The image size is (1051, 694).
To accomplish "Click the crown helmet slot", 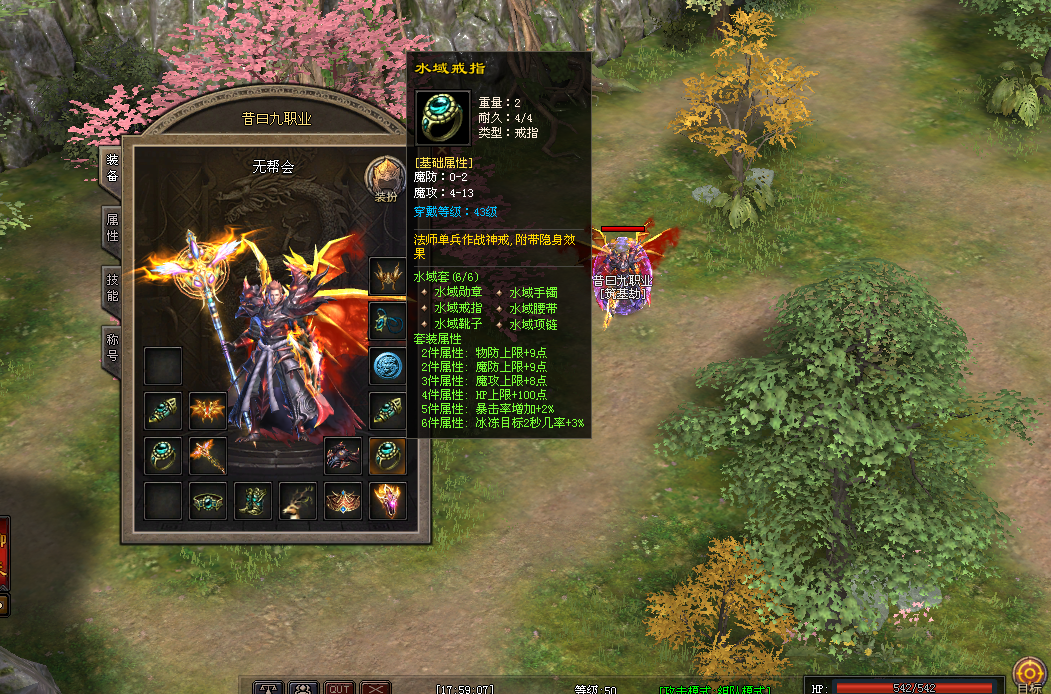I will [x=343, y=501].
